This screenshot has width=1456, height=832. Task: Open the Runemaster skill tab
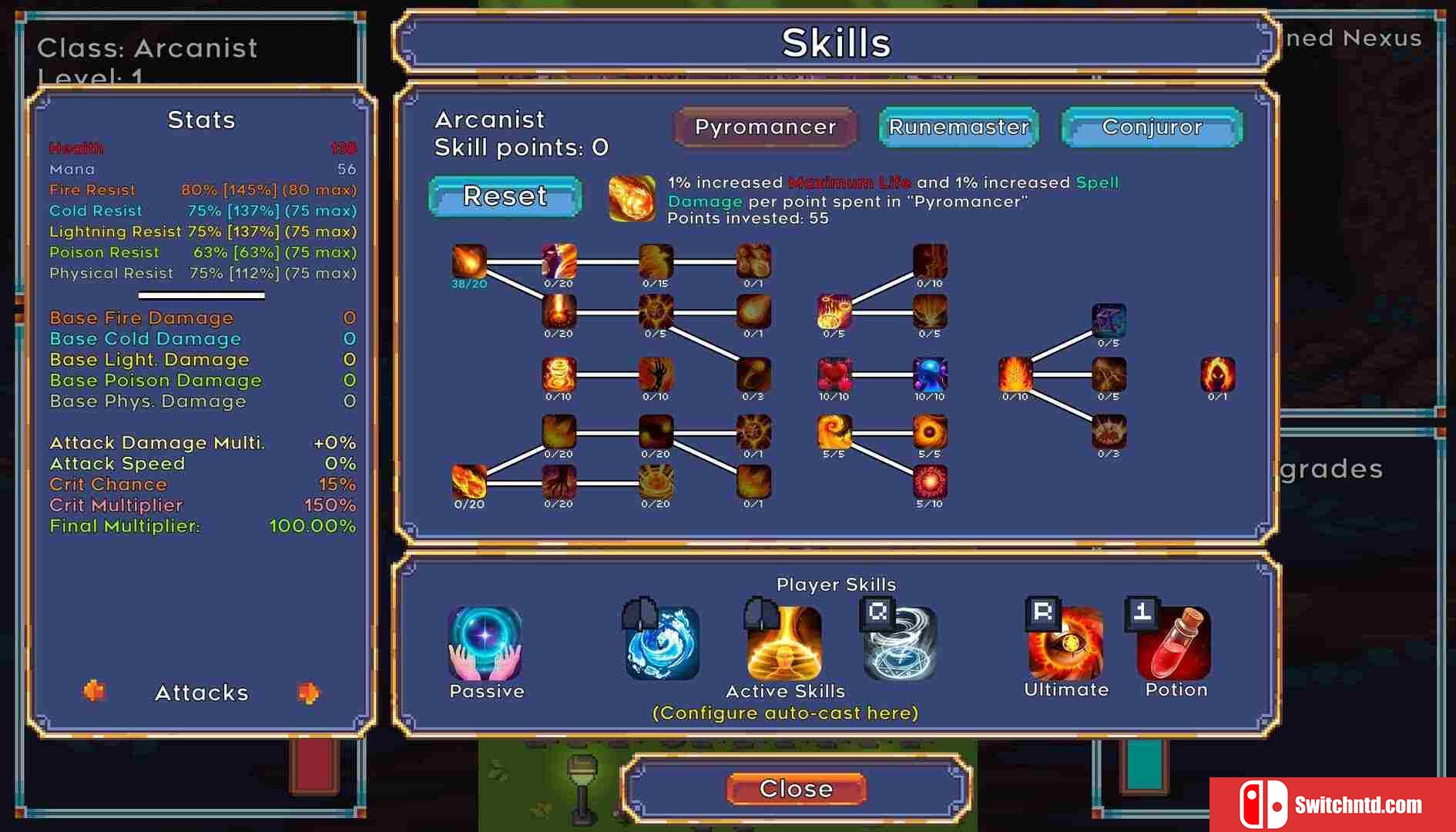(x=958, y=127)
